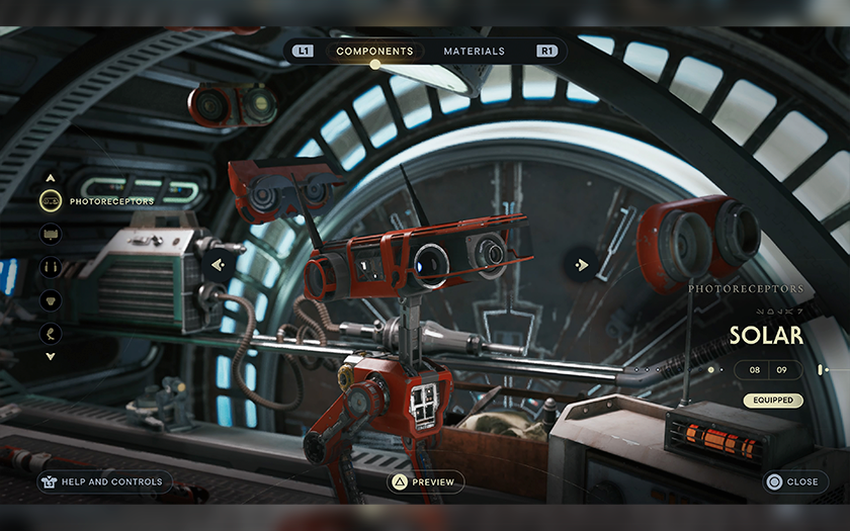Viewport: 850px width, 531px height.
Task: Cycle to the previous photoreceptor with left arrow
Action: point(218,265)
